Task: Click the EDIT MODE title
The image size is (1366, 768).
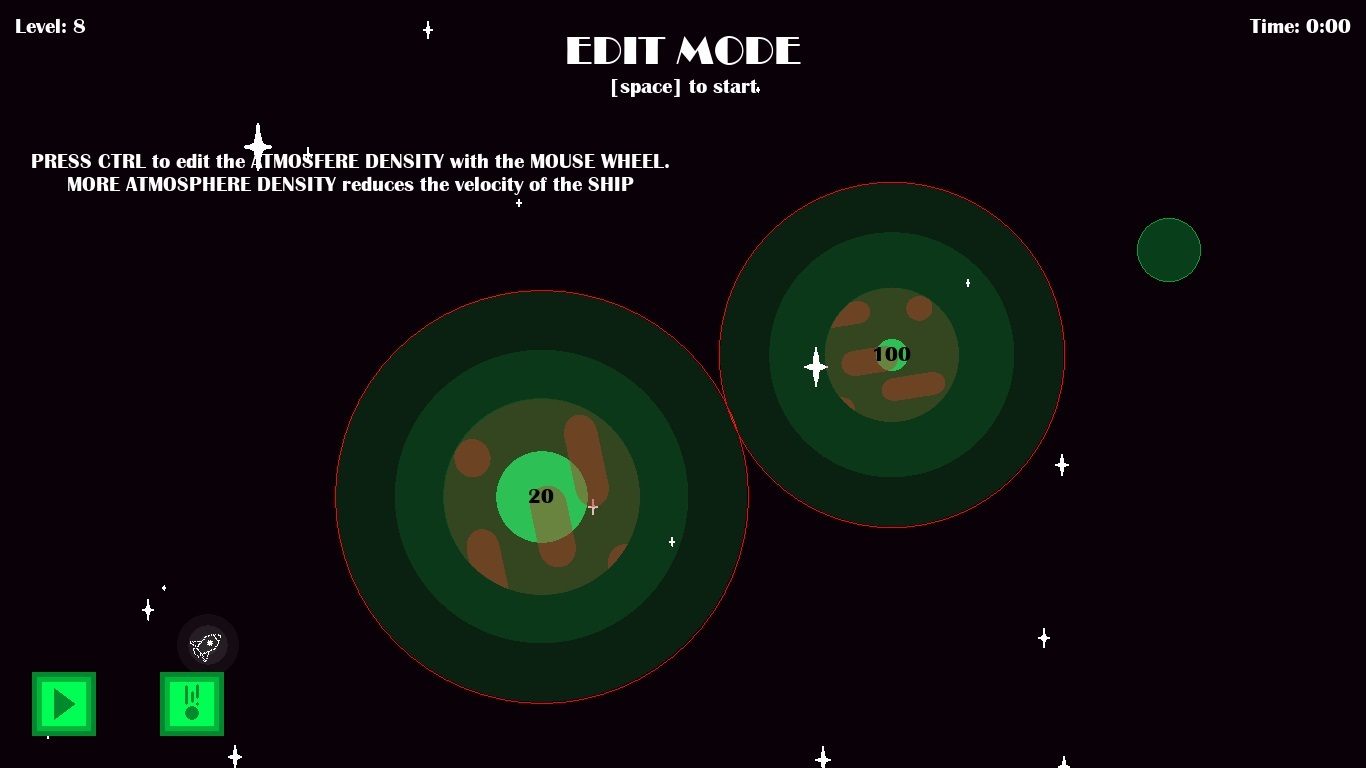Action: tap(684, 50)
